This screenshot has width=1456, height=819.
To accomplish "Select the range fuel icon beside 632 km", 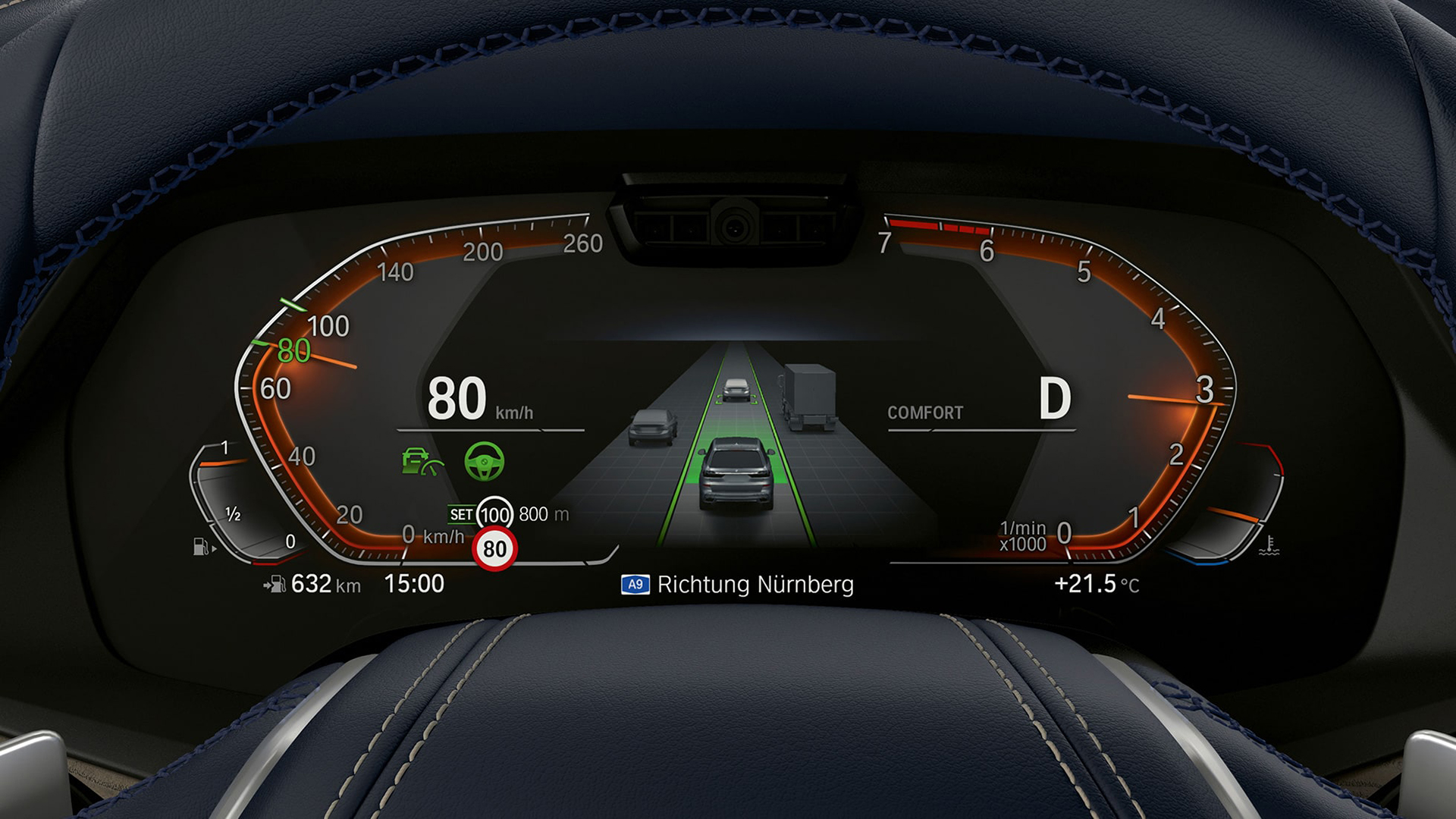I will tap(275, 584).
